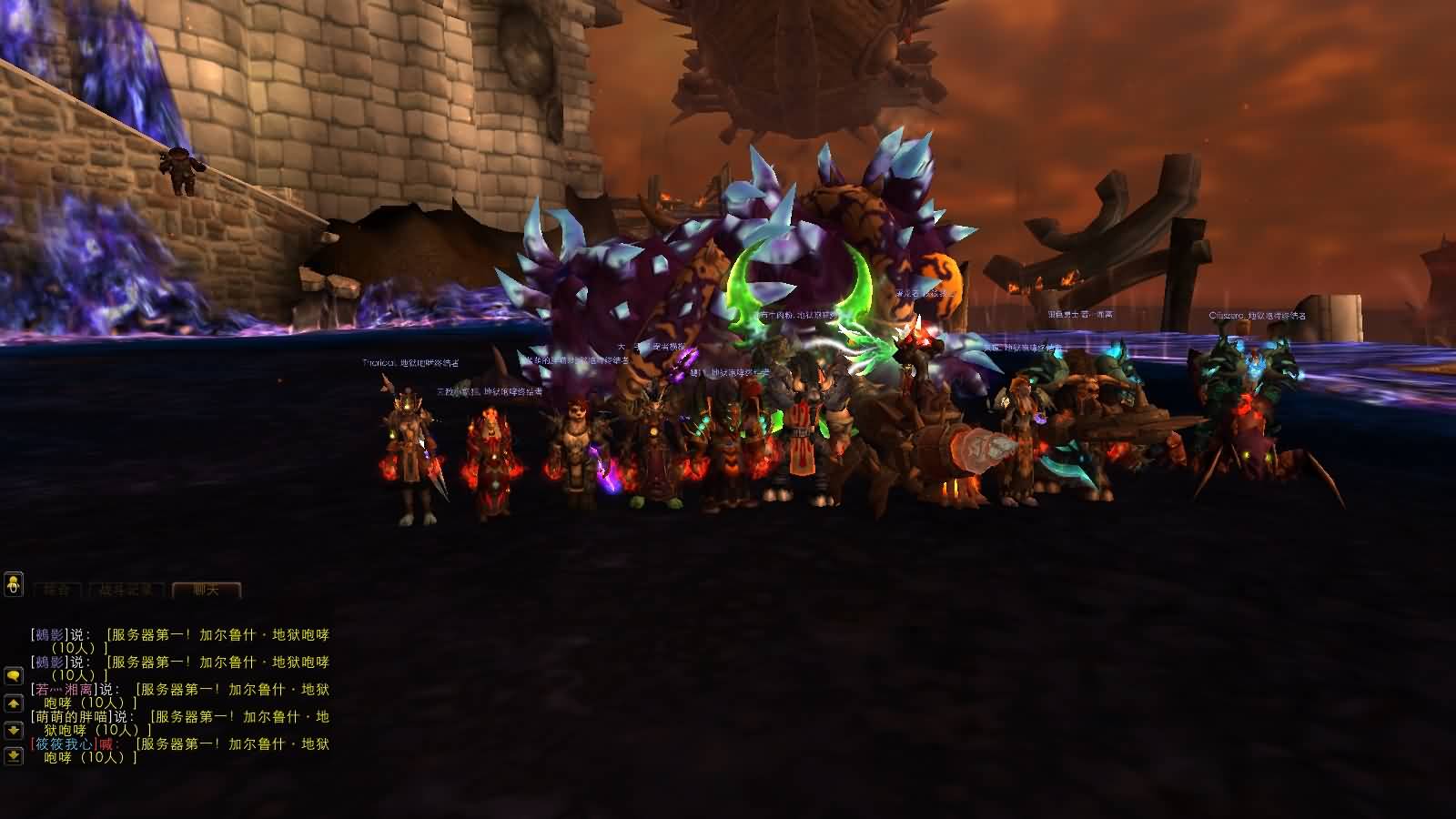Screen dimensions: 1456x819
Task: Open the friends list social button
Action: (x=13, y=584)
